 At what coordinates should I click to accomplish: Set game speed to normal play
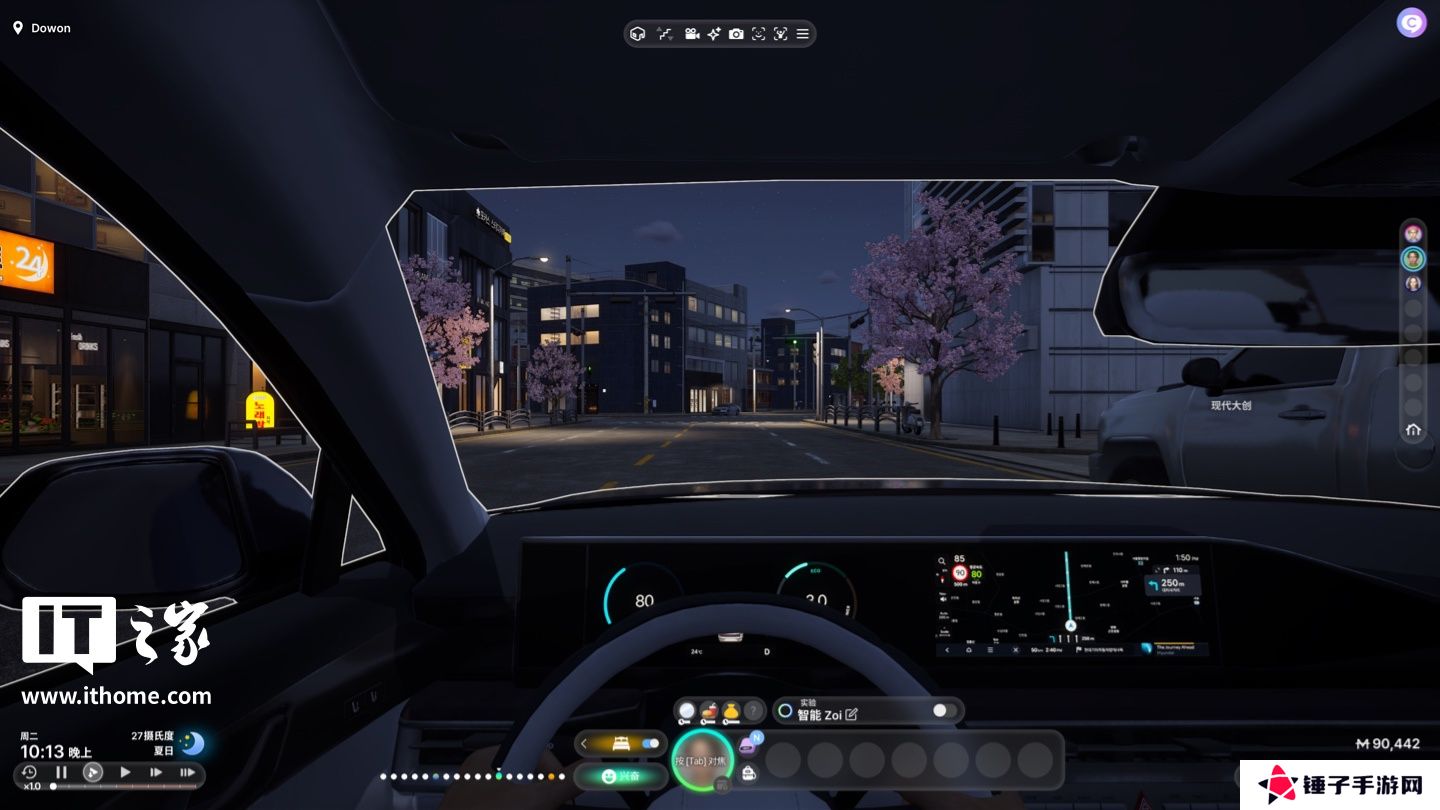point(125,772)
